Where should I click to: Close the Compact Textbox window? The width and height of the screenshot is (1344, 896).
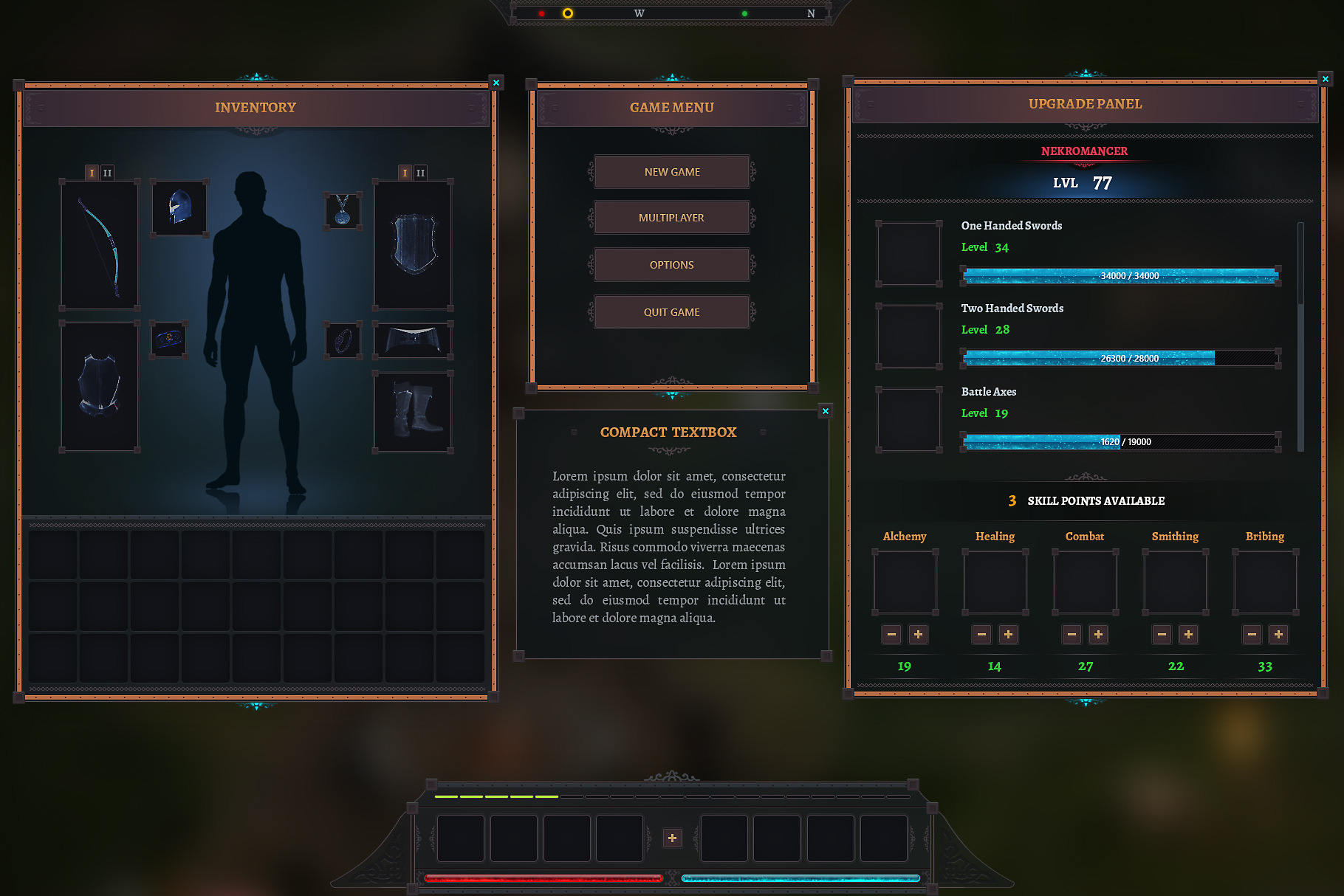826,411
